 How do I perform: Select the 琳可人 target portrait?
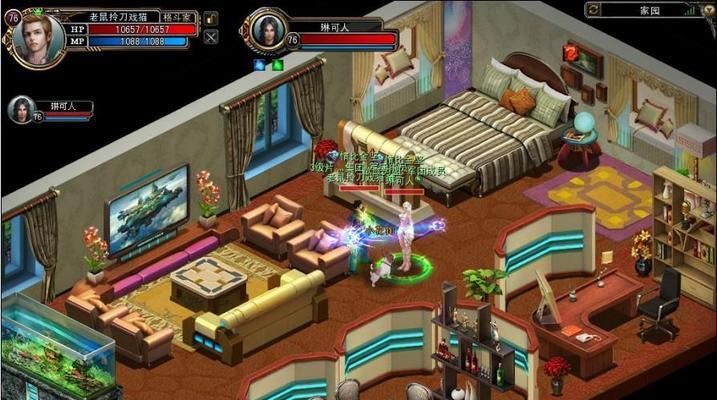(x=268, y=31)
